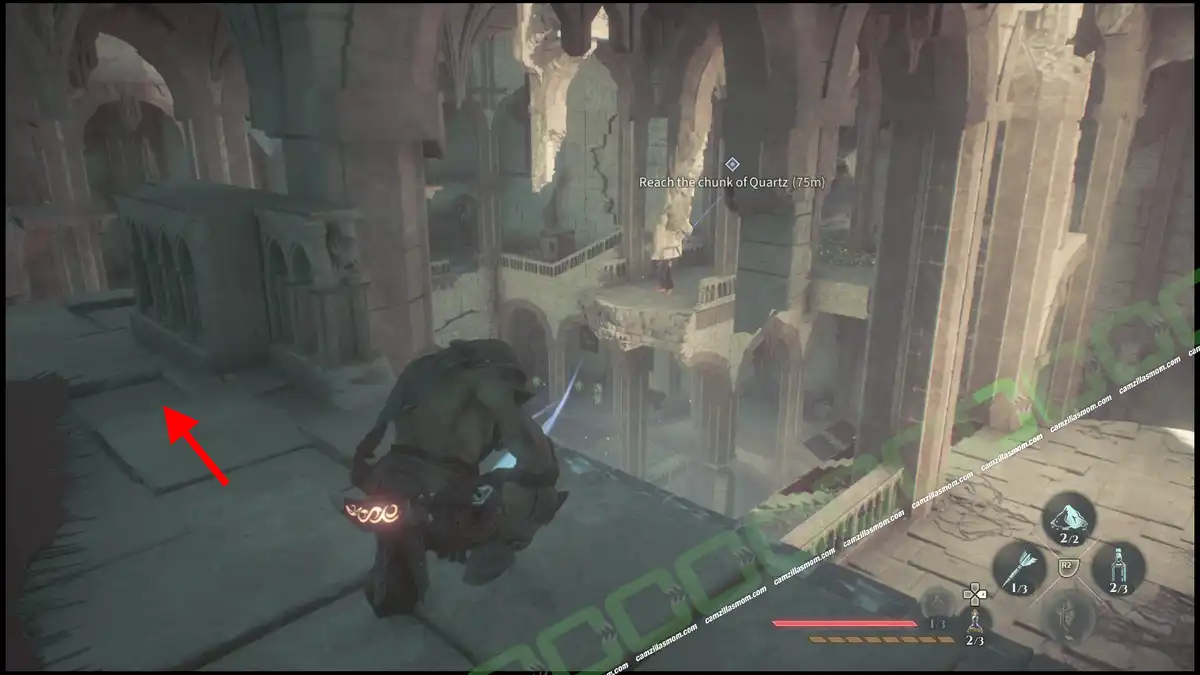This screenshot has width=1200, height=675.
Task: Select the faded item slot showing 1/3
Action: [936, 604]
